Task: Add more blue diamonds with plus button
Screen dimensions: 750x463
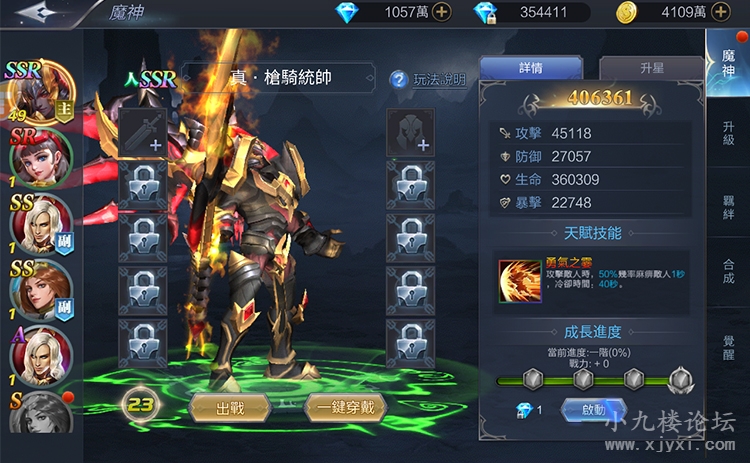Action: pos(441,13)
